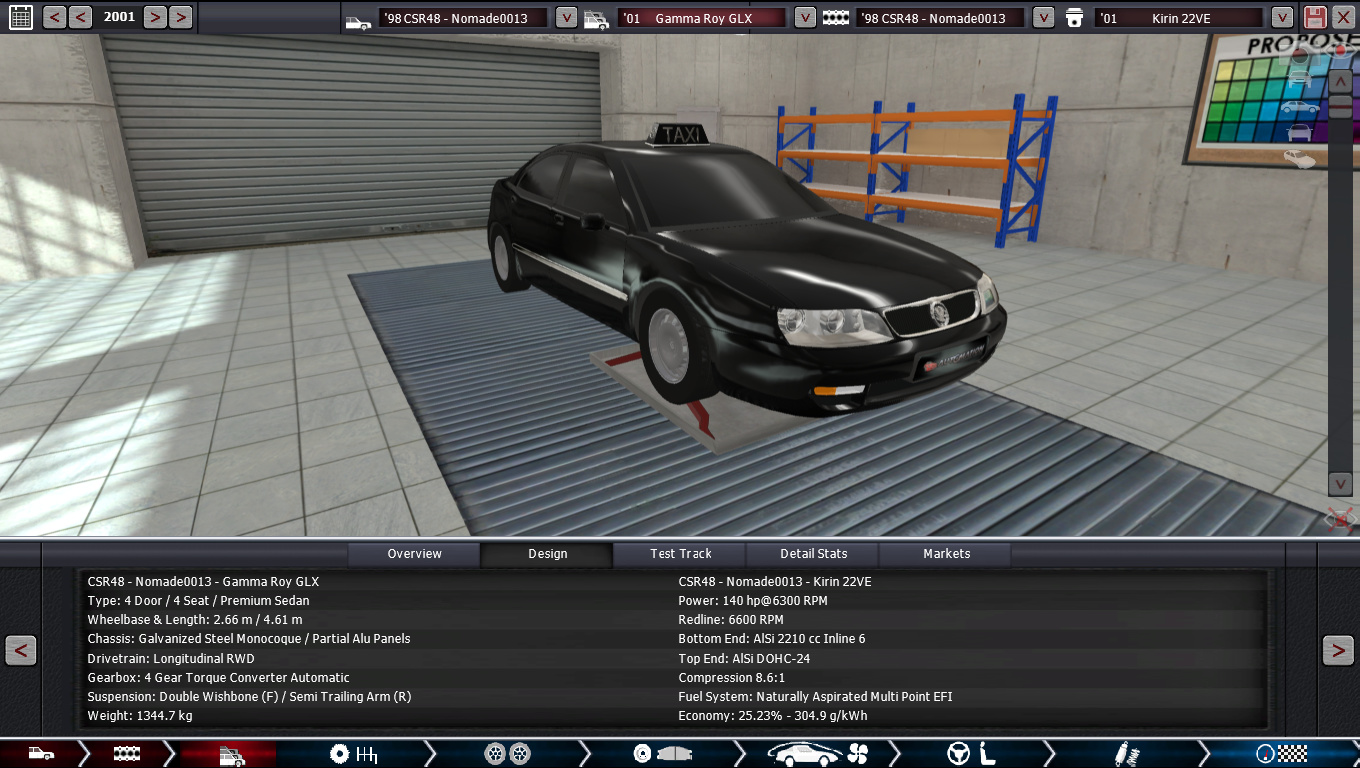Screen dimensions: 1360x768
Task: Open the Test Track tab
Action: coord(681,554)
